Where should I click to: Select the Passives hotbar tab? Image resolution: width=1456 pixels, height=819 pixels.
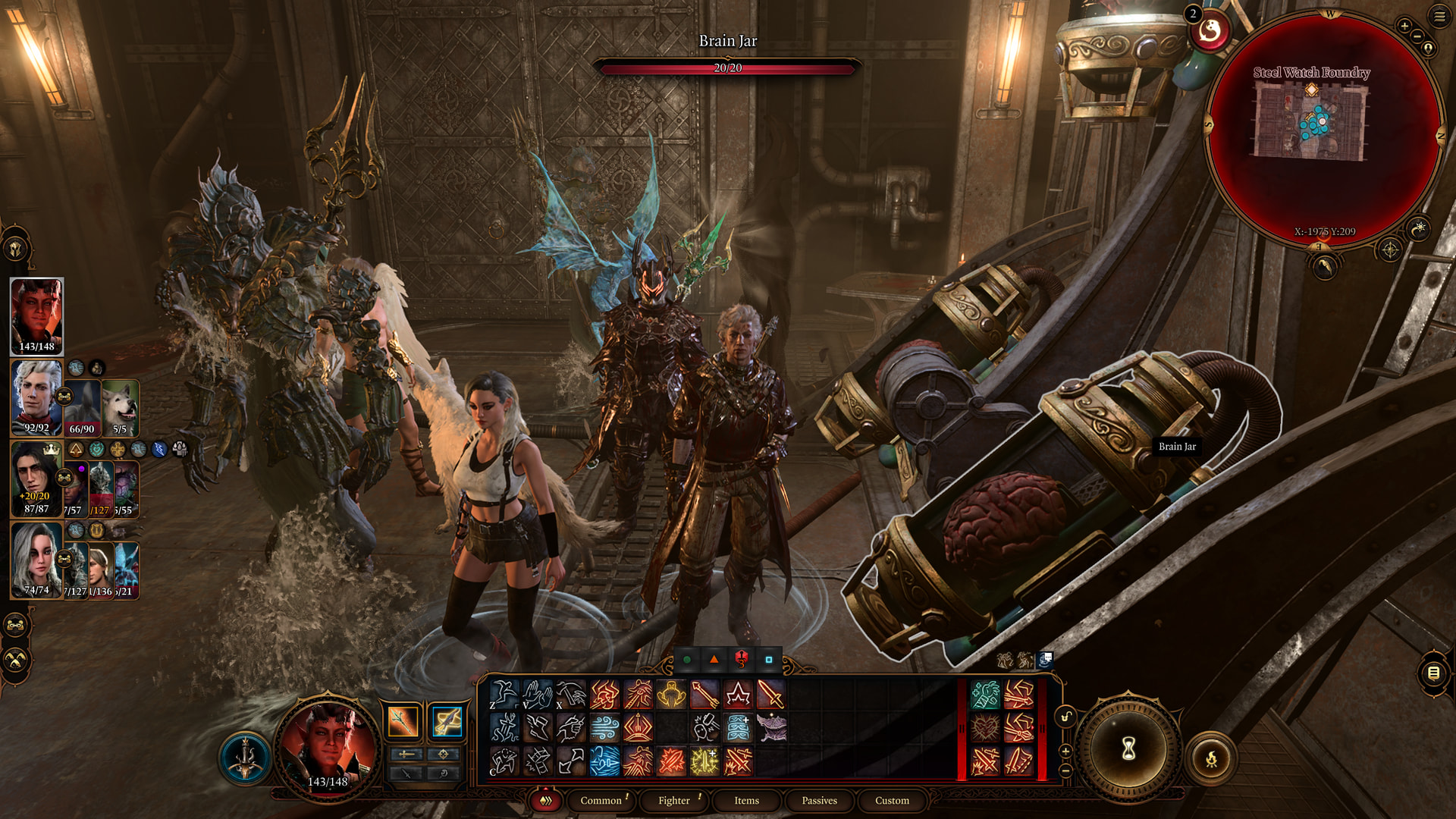(x=819, y=800)
